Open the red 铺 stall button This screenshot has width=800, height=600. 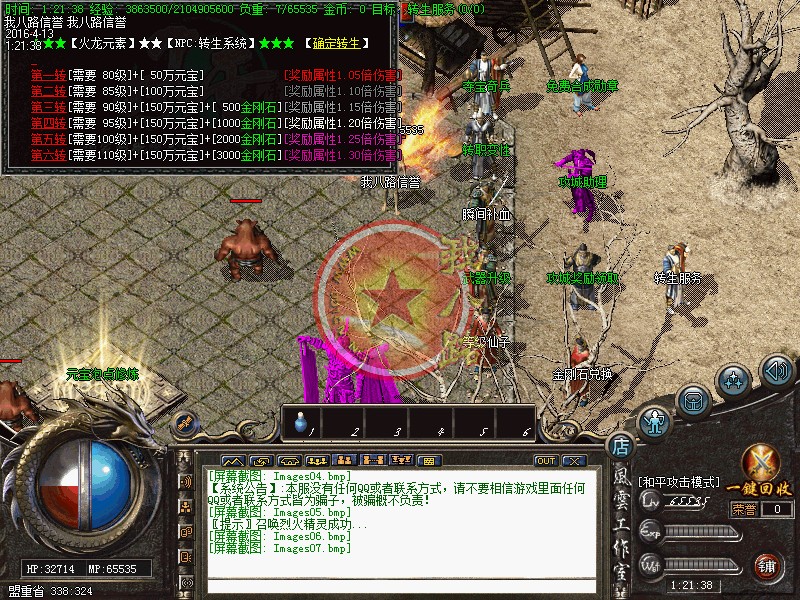(767, 566)
